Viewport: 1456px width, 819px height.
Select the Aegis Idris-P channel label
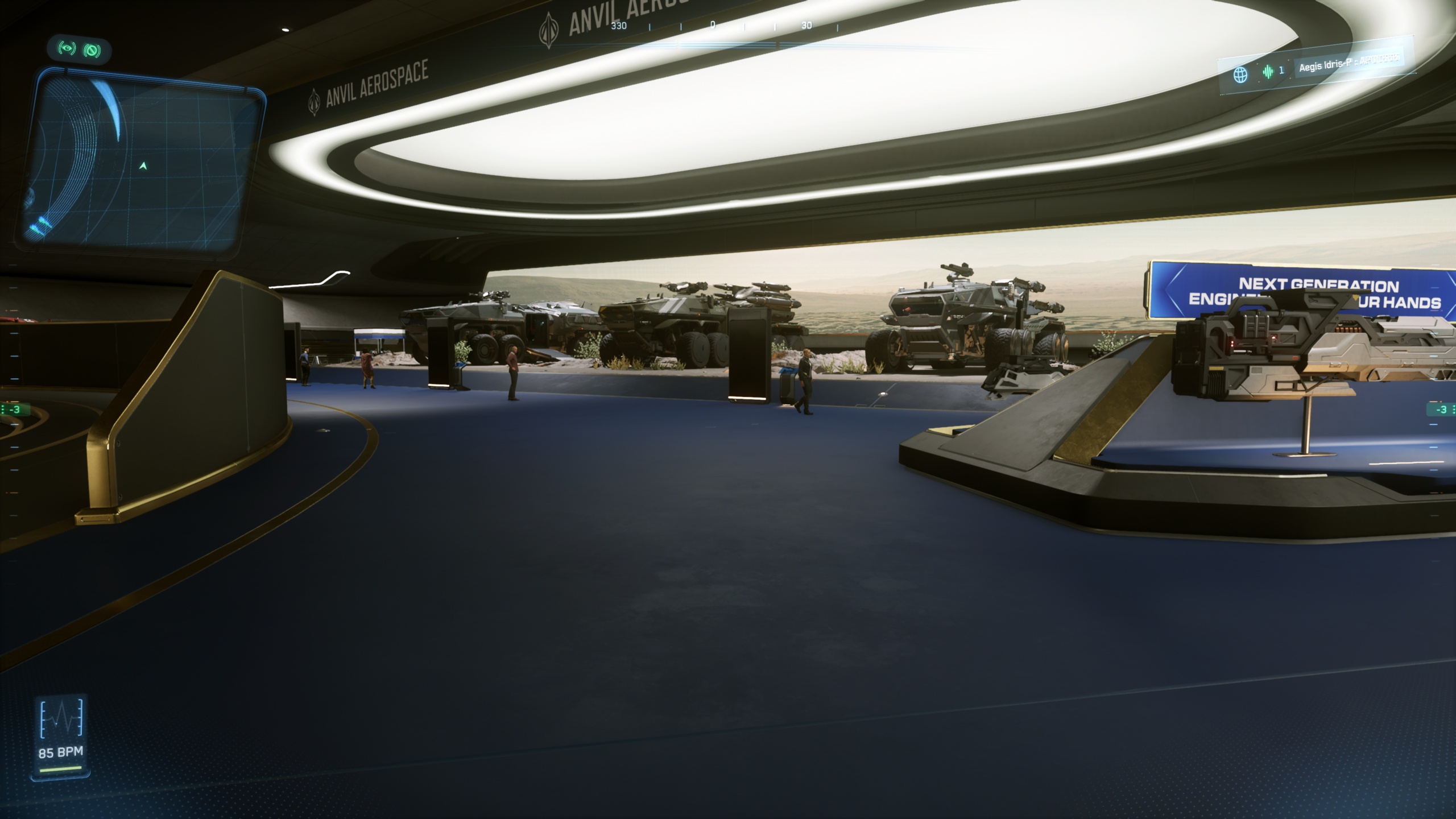coord(1348,63)
